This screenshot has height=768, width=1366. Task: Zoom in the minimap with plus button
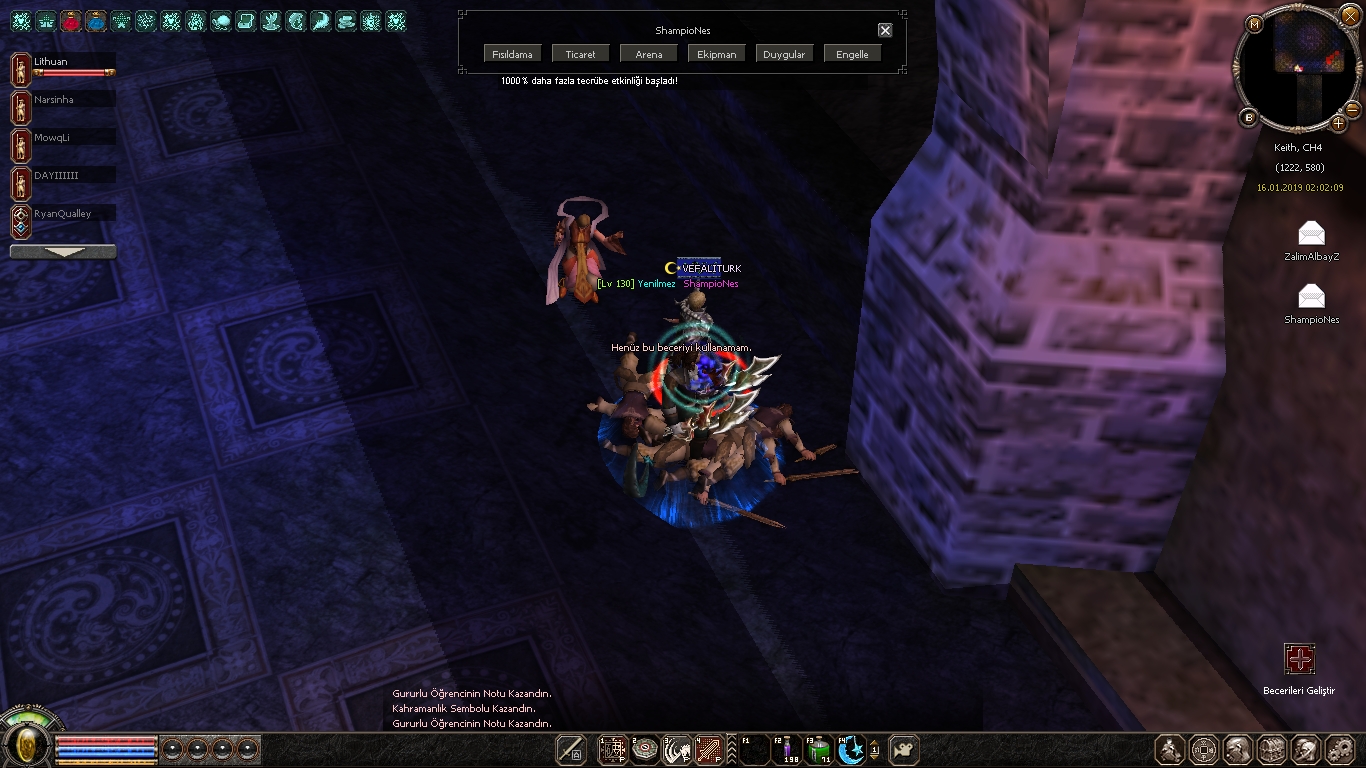[1339, 123]
